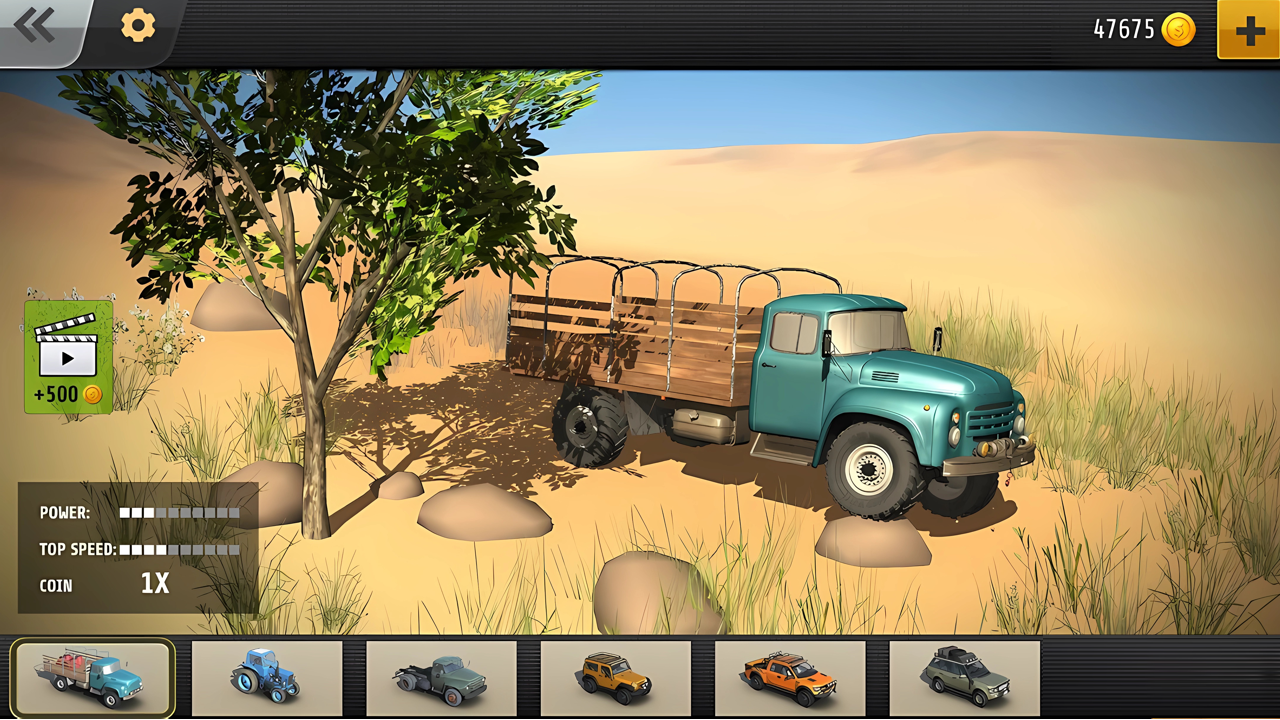
Task: Choose the orange pickup truck from the garage
Action: [792, 679]
